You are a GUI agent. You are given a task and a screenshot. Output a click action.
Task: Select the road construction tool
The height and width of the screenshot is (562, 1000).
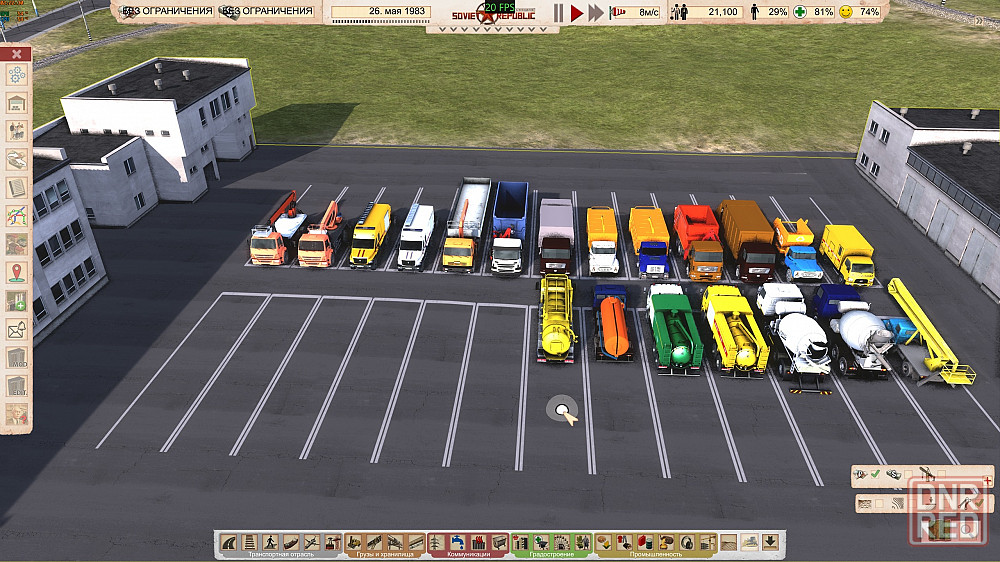[x=230, y=542]
